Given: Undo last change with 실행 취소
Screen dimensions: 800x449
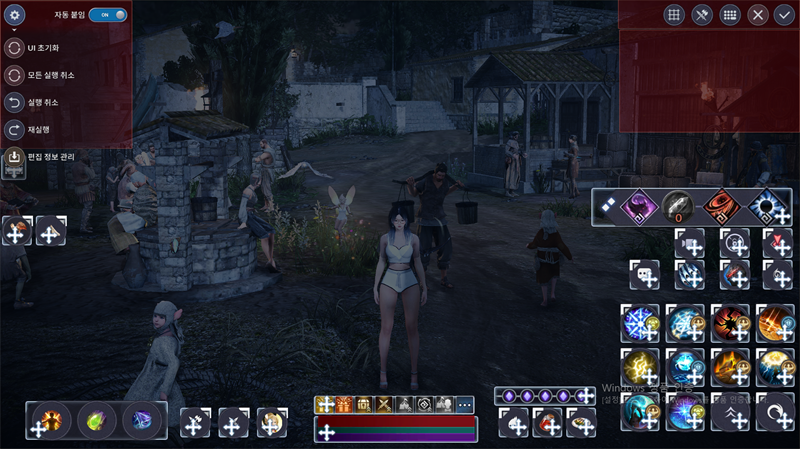Looking at the screenshot, I should click(x=15, y=102).
